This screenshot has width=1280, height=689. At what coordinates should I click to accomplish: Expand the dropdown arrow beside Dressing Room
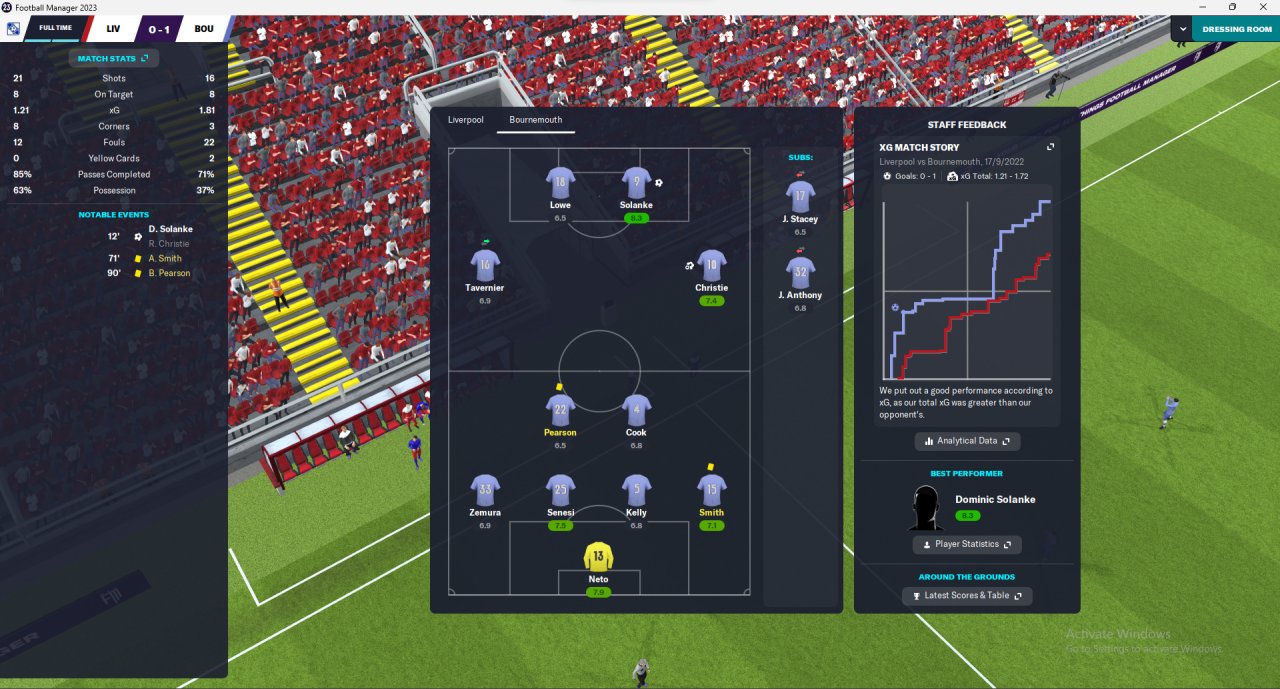point(1182,29)
